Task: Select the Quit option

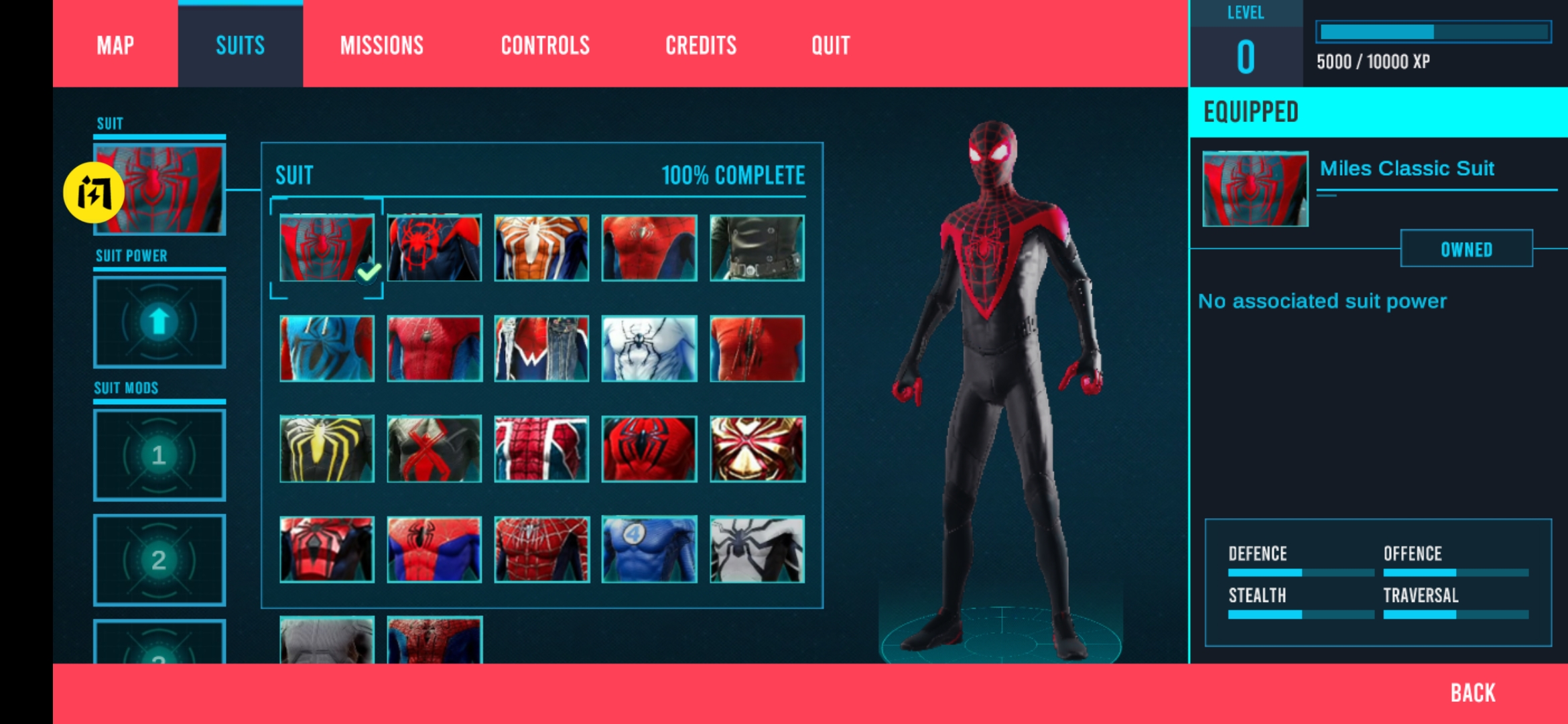Action: pyautogui.click(x=830, y=45)
